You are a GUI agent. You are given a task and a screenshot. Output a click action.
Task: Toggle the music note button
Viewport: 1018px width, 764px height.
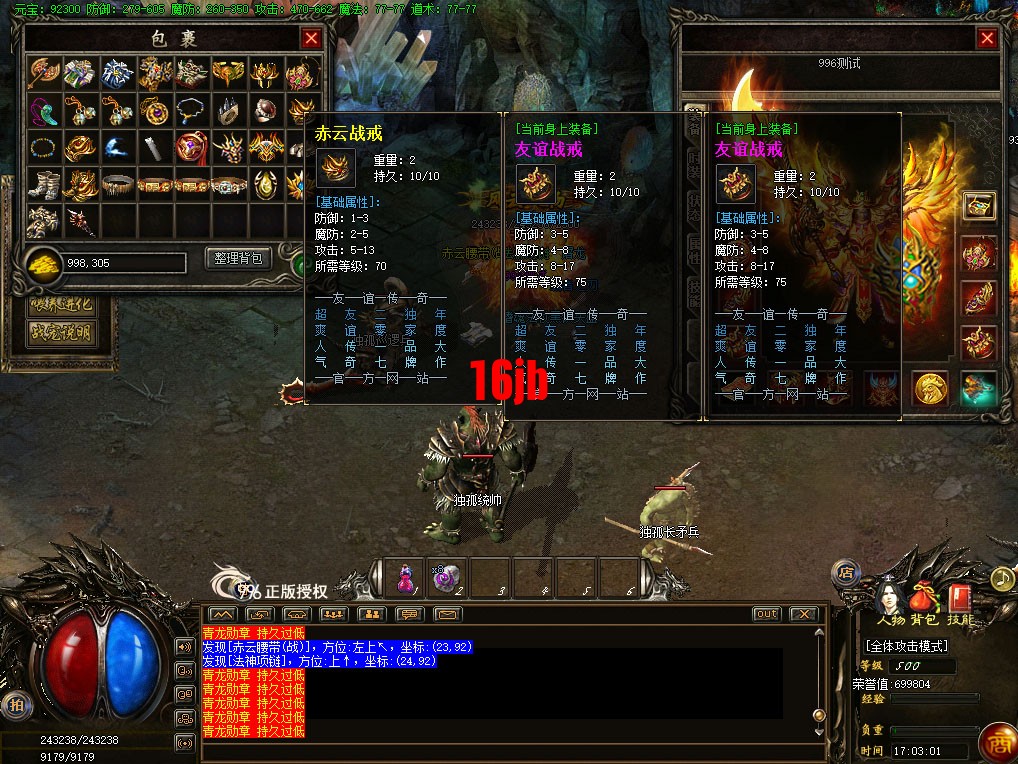click(1002, 578)
